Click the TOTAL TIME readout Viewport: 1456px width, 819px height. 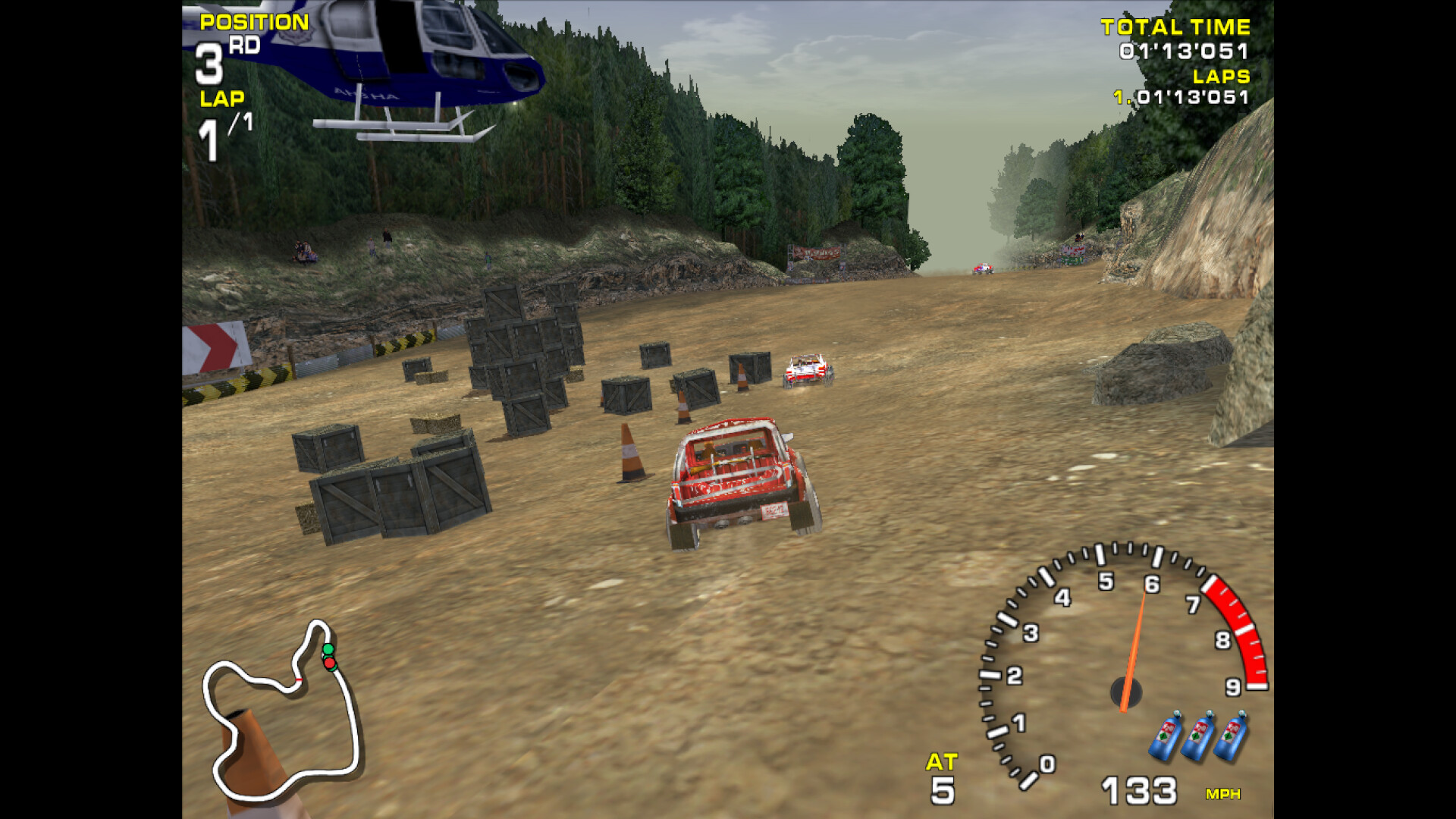coord(1179,38)
